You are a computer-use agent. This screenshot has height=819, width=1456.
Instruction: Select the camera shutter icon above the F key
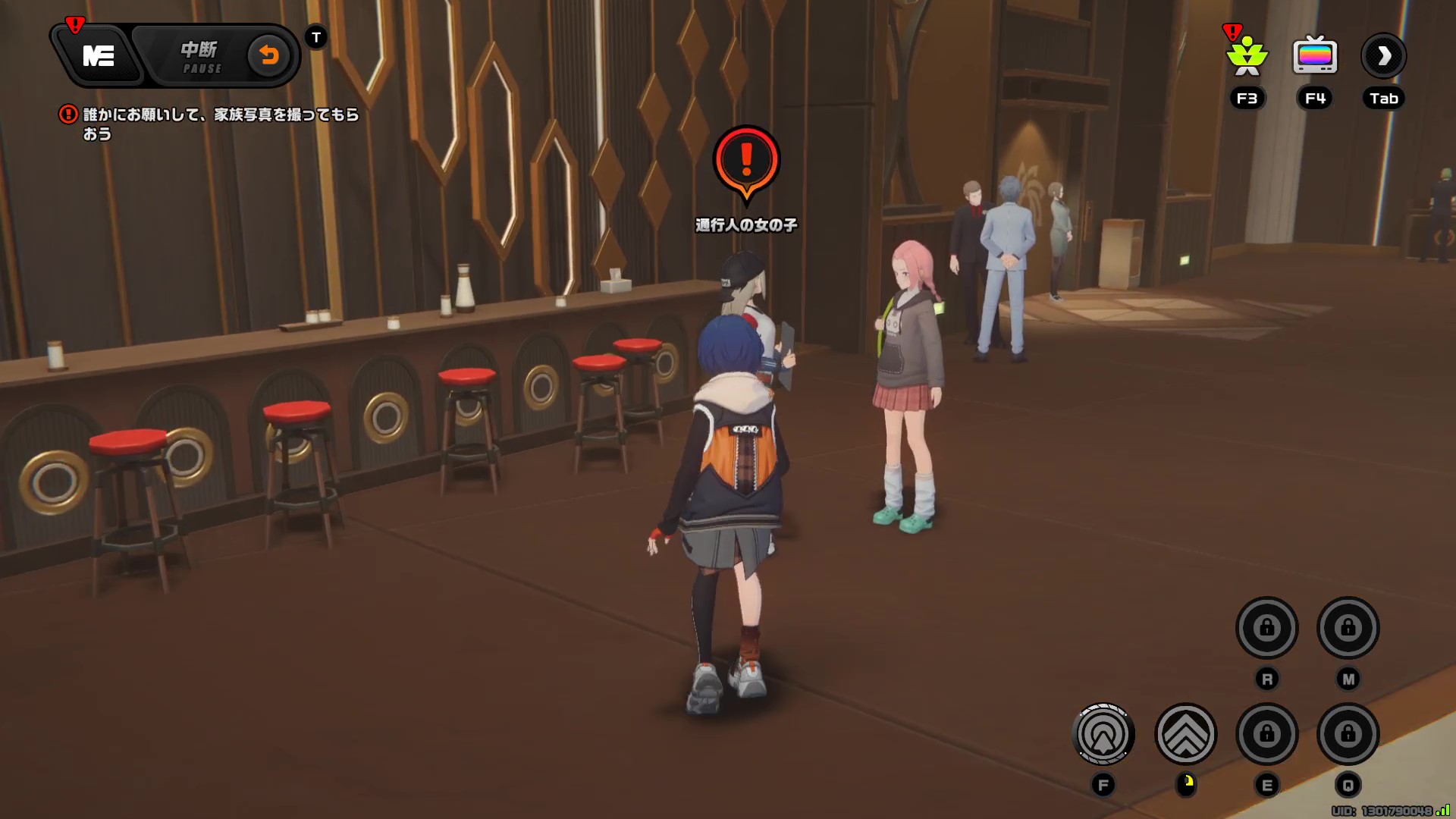click(1103, 732)
